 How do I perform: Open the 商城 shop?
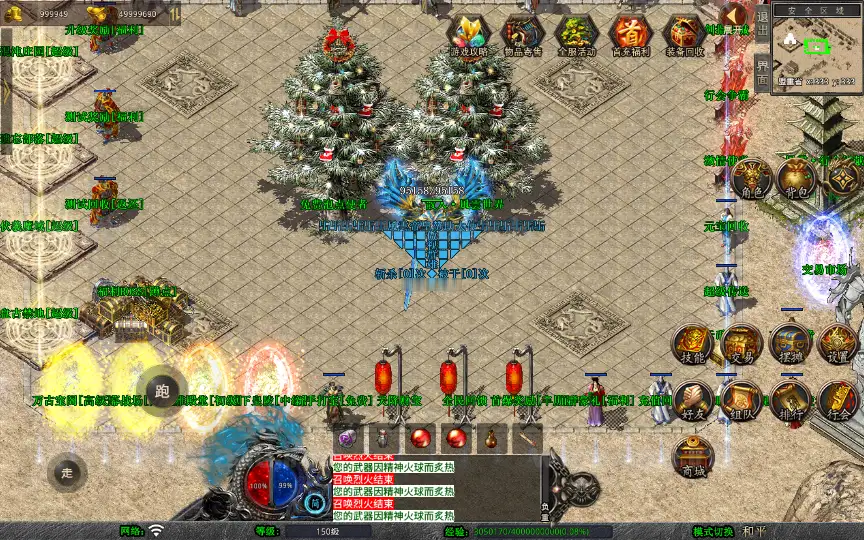pyautogui.click(x=692, y=457)
